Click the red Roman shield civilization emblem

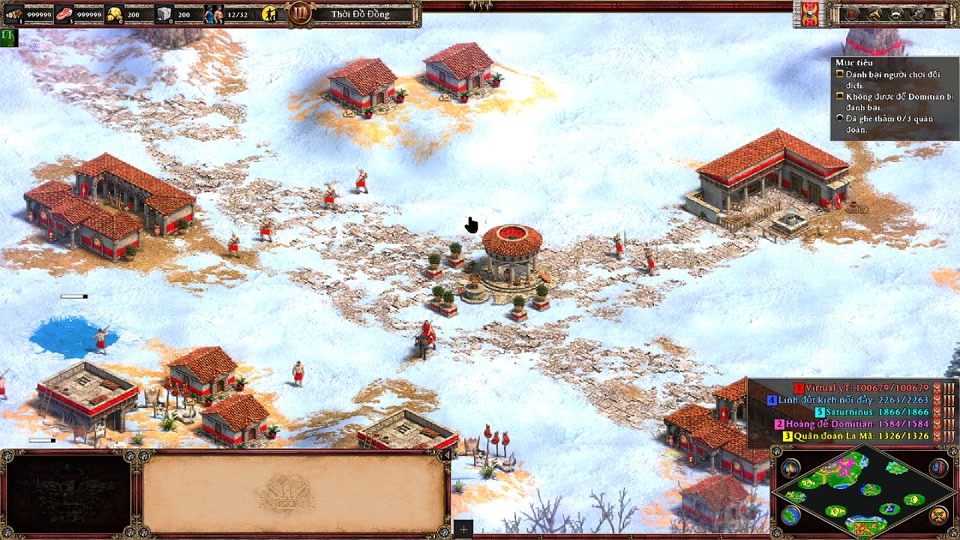pos(809,14)
